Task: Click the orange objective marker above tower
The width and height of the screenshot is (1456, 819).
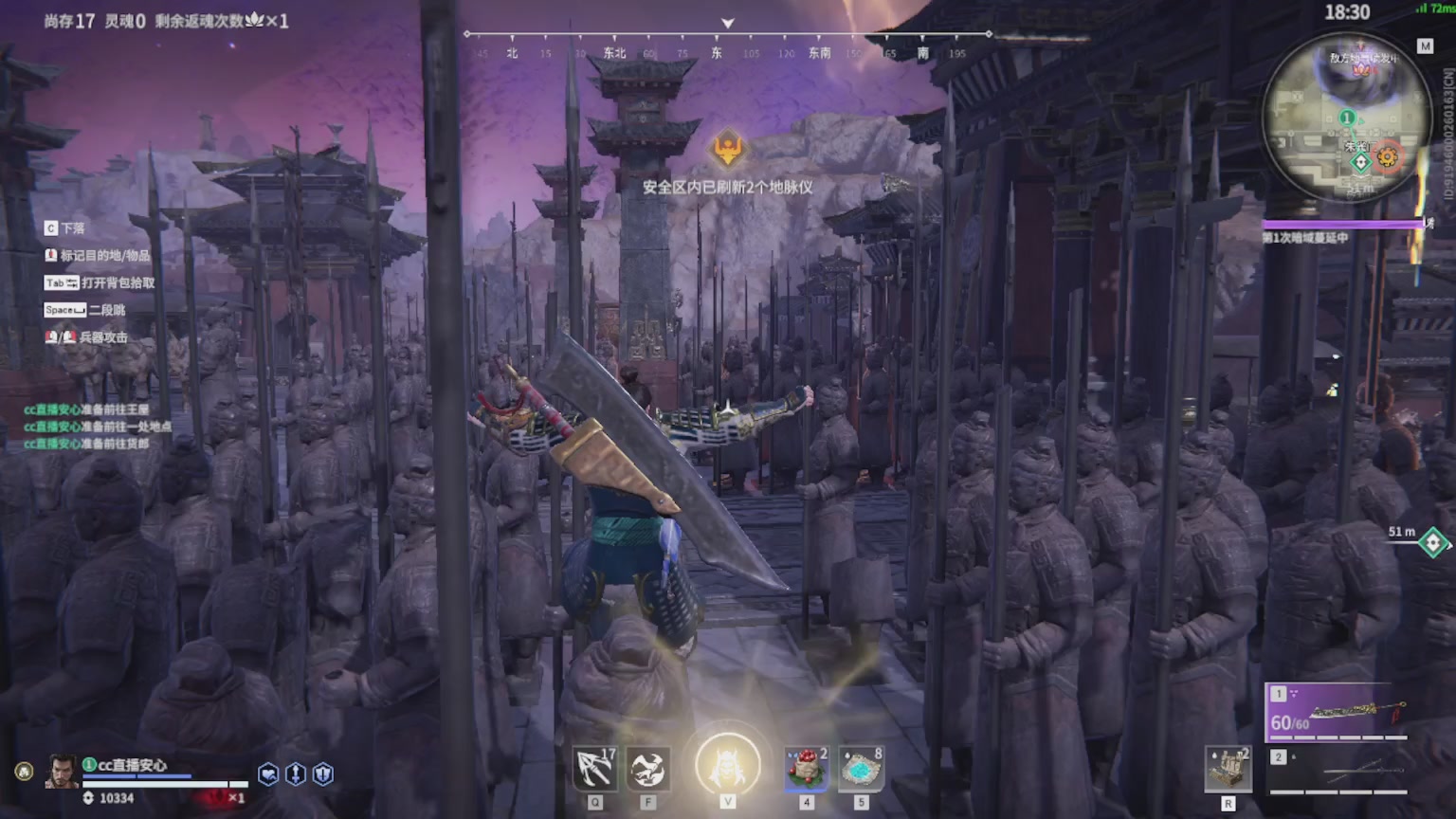Action: (728, 148)
